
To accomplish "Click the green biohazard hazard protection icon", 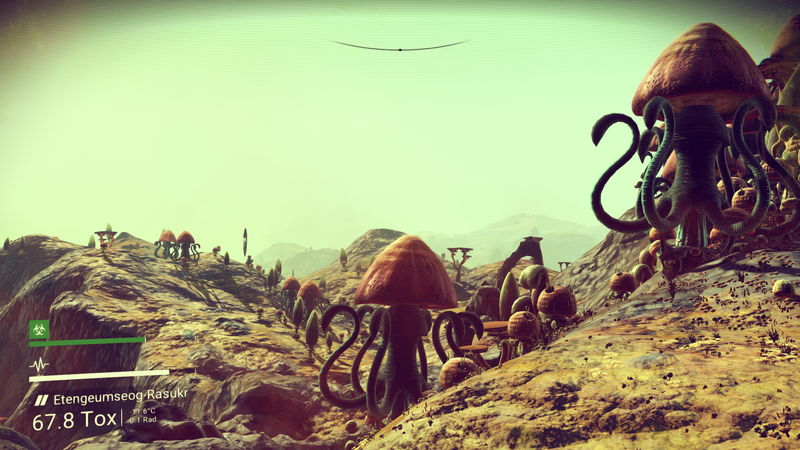I will point(39,328).
